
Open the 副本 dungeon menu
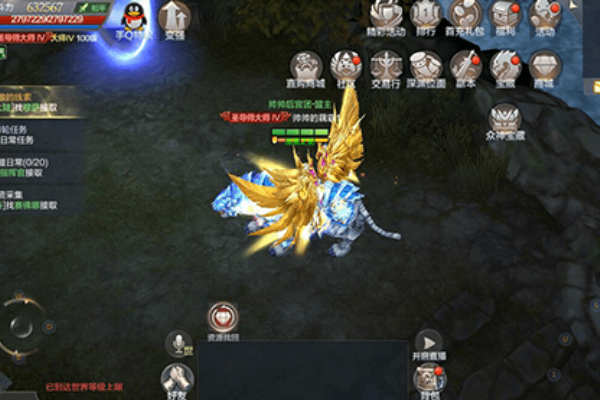(x=465, y=66)
